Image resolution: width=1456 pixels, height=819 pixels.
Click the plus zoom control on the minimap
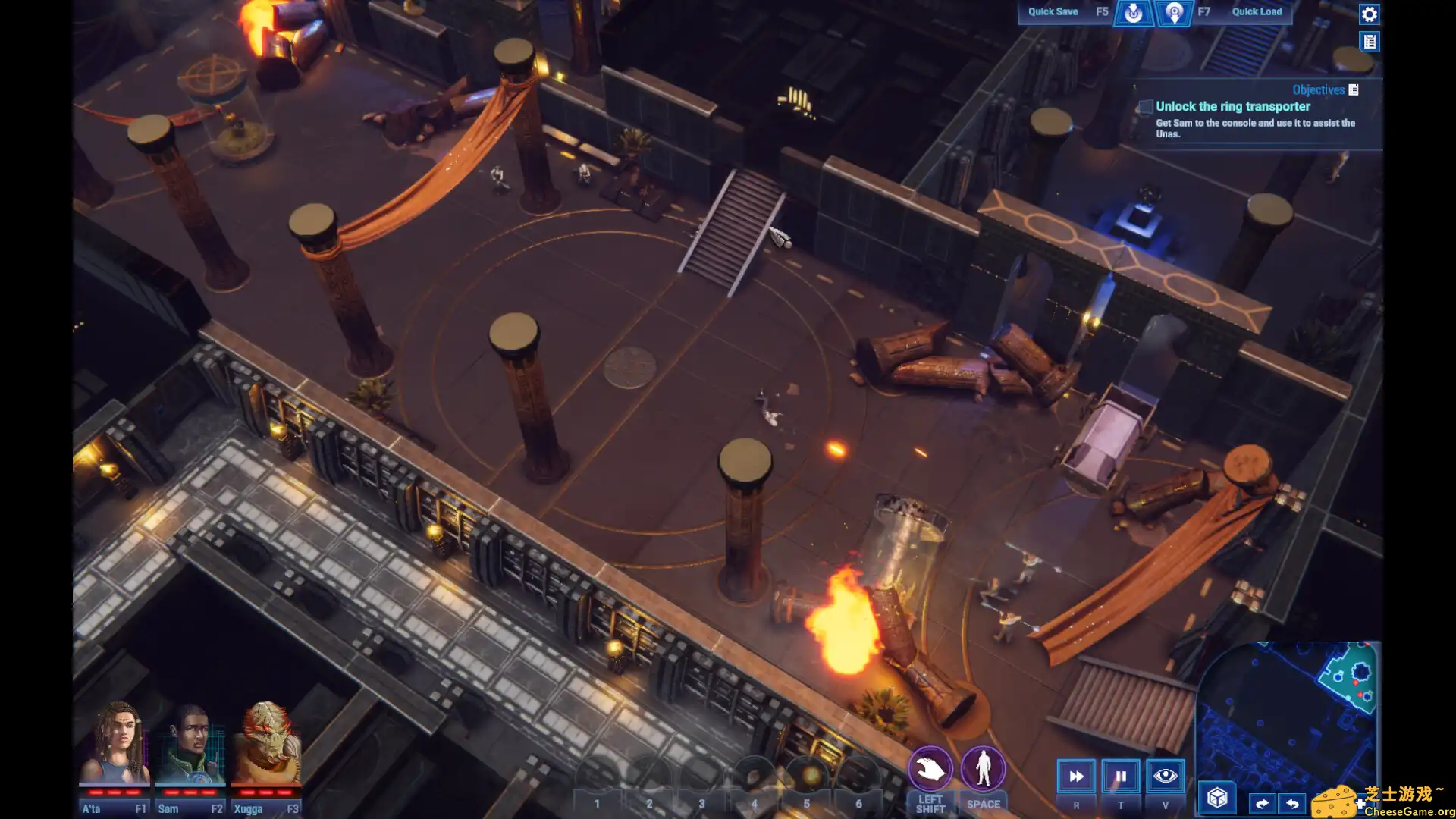tap(1361, 804)
